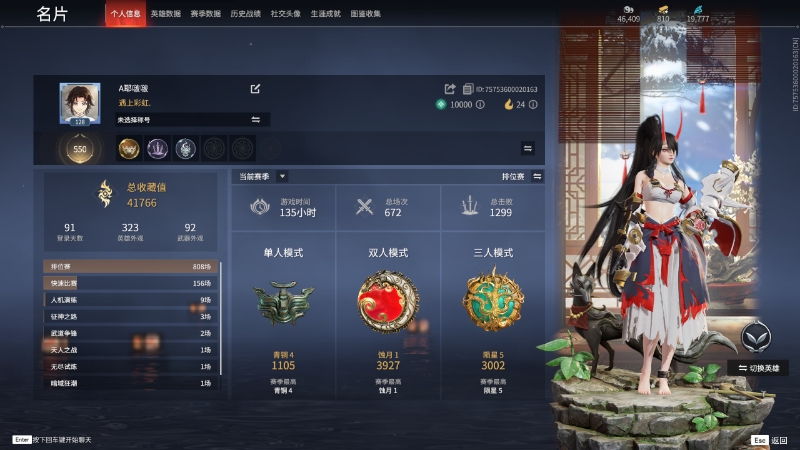The width and height of the screenshot is (800, 450).
Task: Select the 社交头像 tab
Action: tap(286, 14)
